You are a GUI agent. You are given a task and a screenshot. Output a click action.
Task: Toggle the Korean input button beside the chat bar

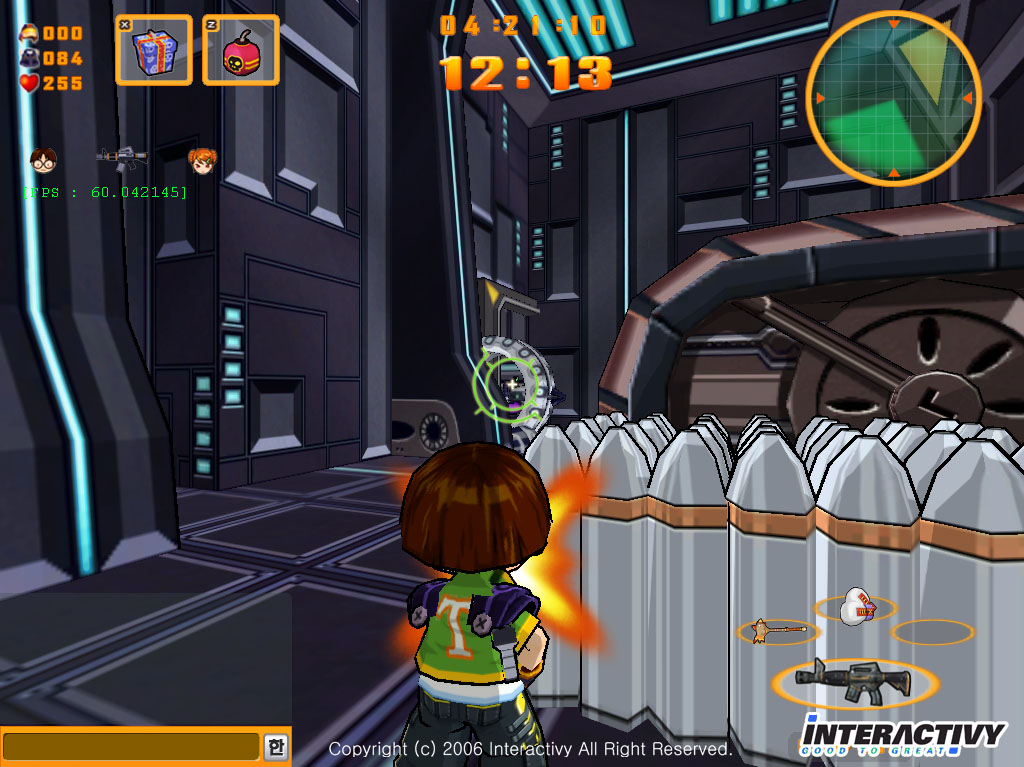click(275, 746)
